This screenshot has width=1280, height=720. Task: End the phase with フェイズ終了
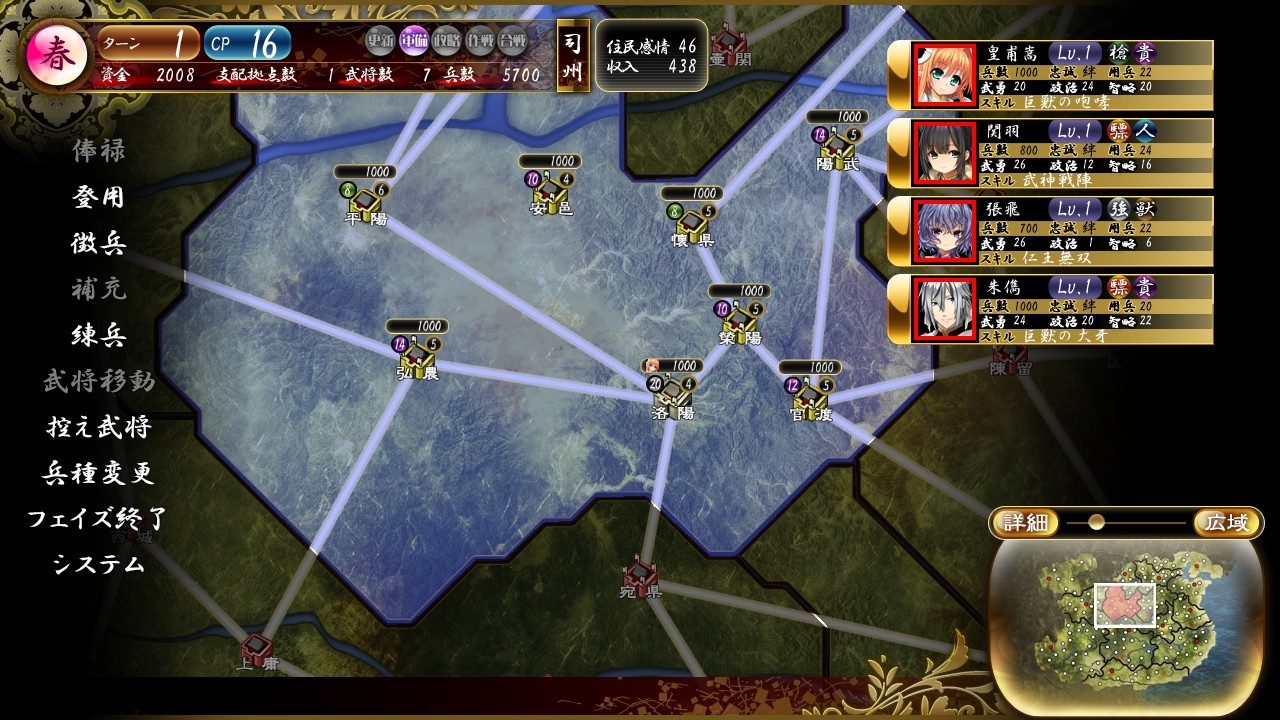(96, 519)
